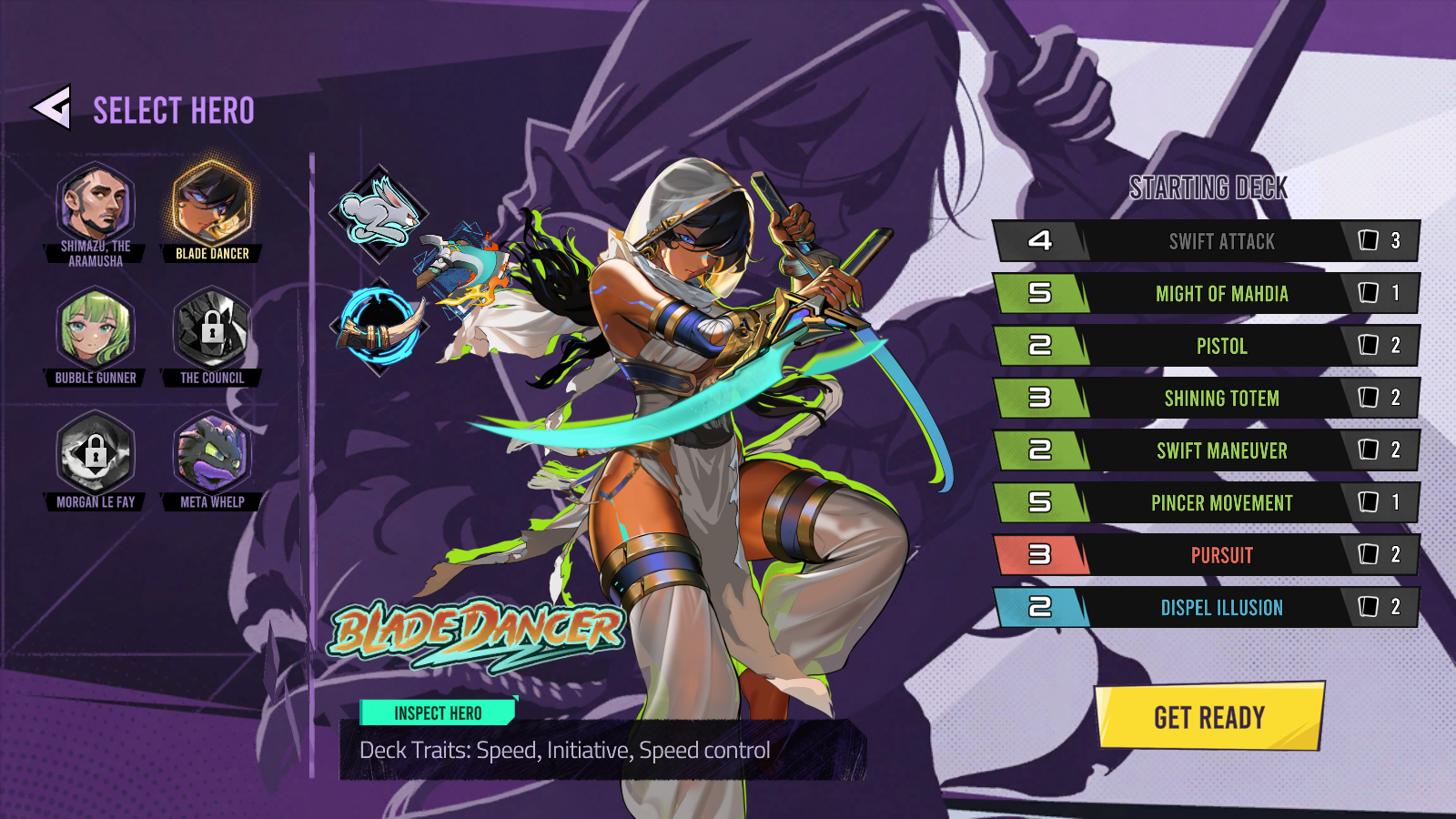Screen dimensions: 1456x819
Task: Select the locked The Council hero
Action: (x=212, y=329)
